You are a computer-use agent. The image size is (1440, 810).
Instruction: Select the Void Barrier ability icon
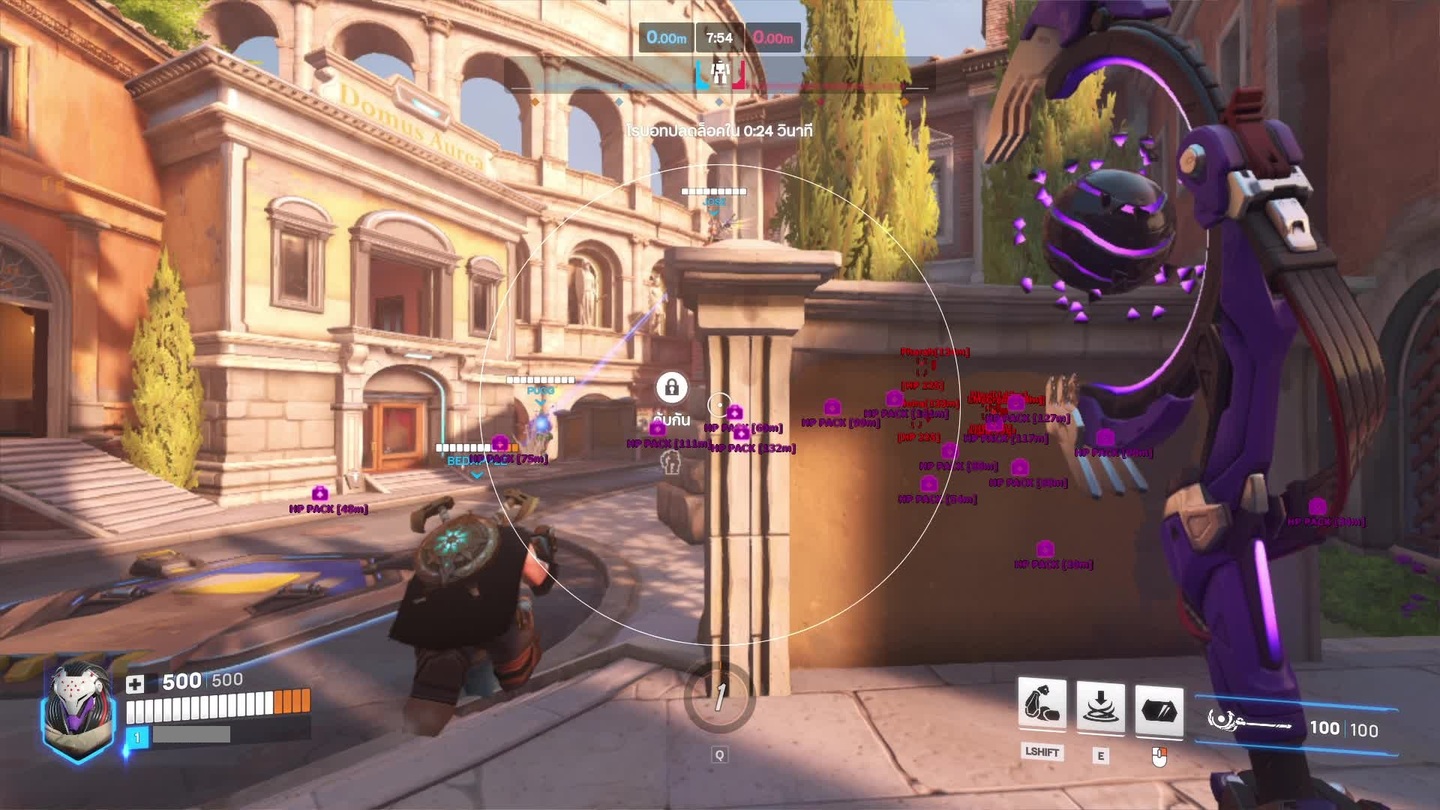point(1159,710)
